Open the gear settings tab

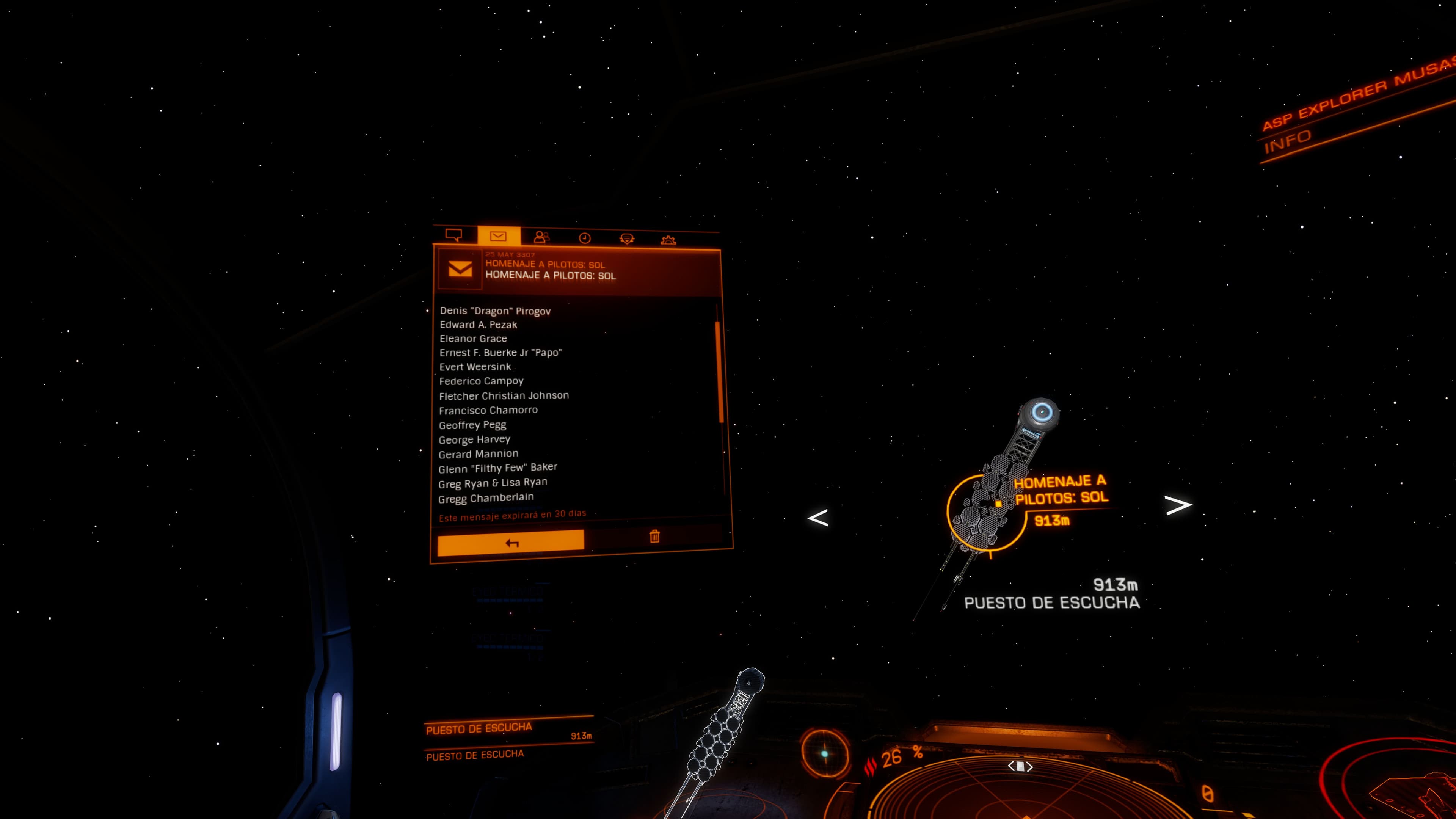[x=668, y=240]
